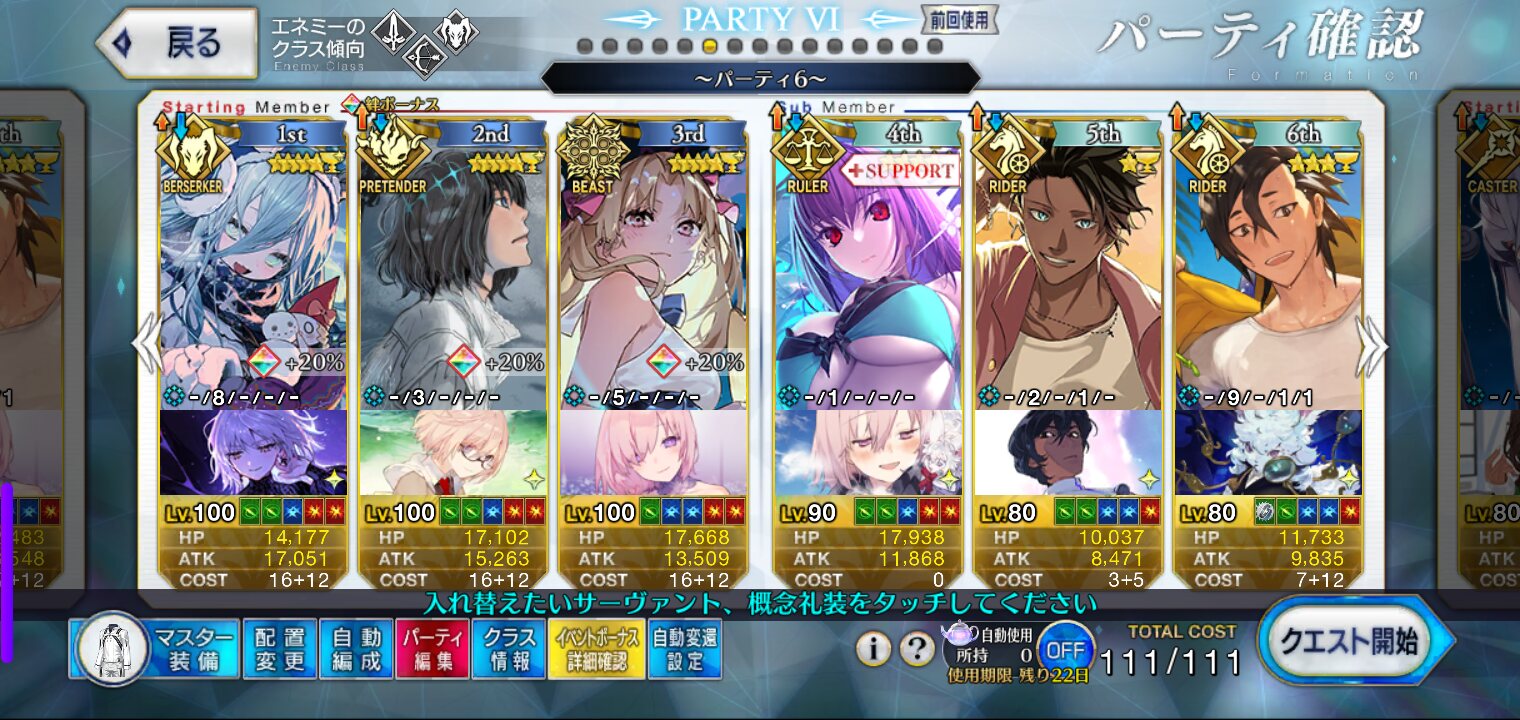1520x720 pixels.
Task: Select the 1st slot Berserker servant card
Action: [253, 270]
